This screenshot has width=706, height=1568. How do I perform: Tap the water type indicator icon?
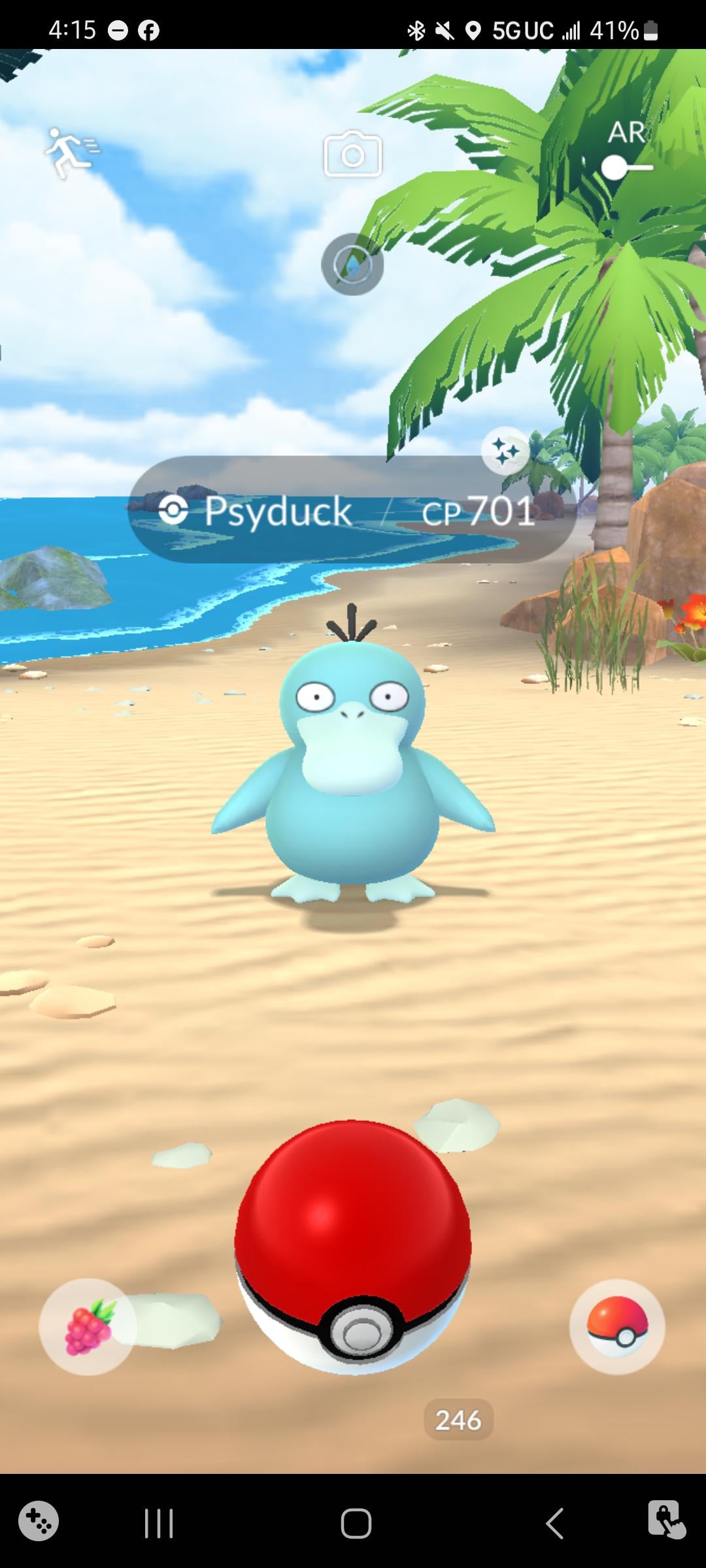click(x=352, y=265)
